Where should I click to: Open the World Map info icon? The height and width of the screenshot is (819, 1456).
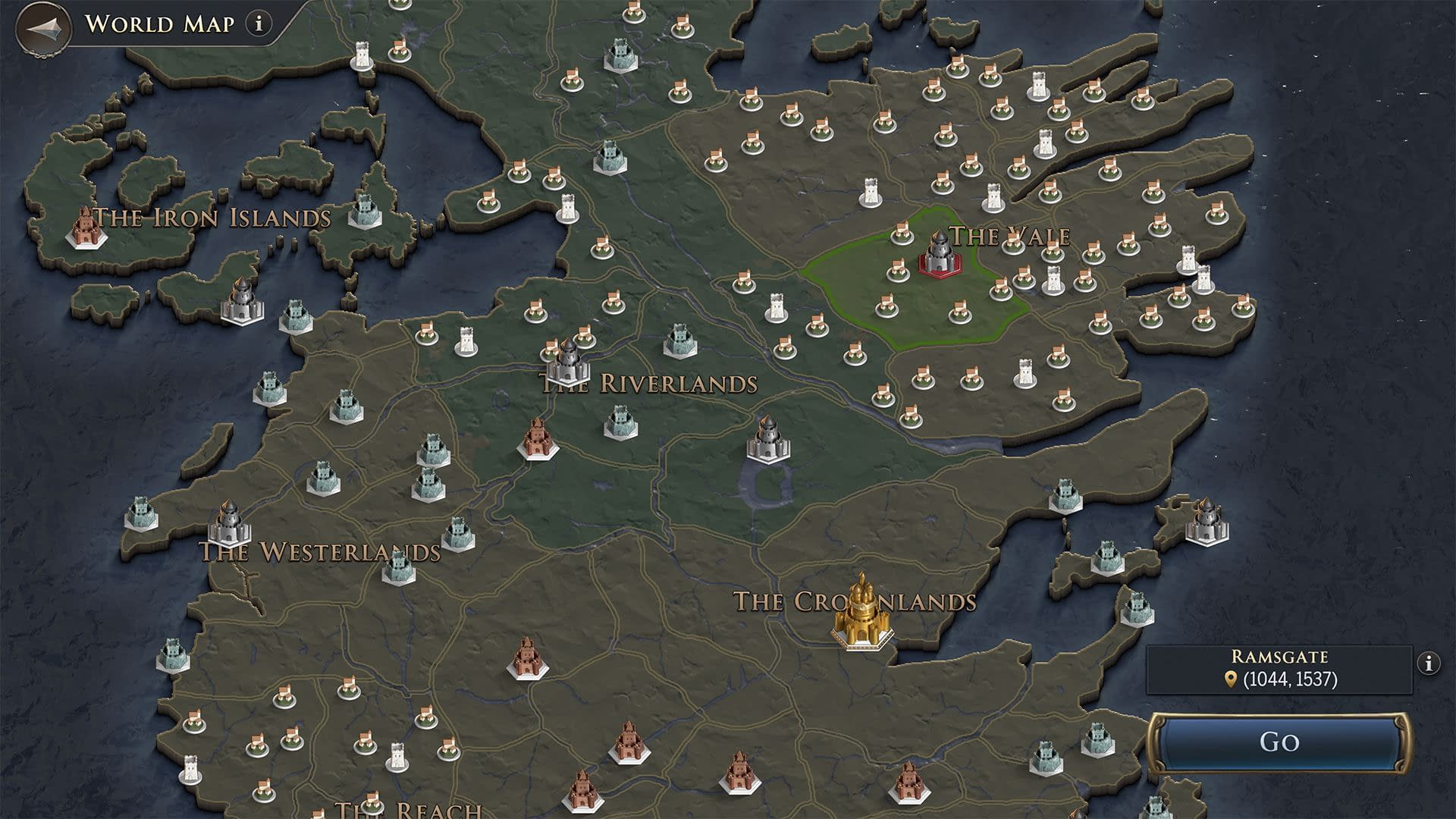coord(259,24)
